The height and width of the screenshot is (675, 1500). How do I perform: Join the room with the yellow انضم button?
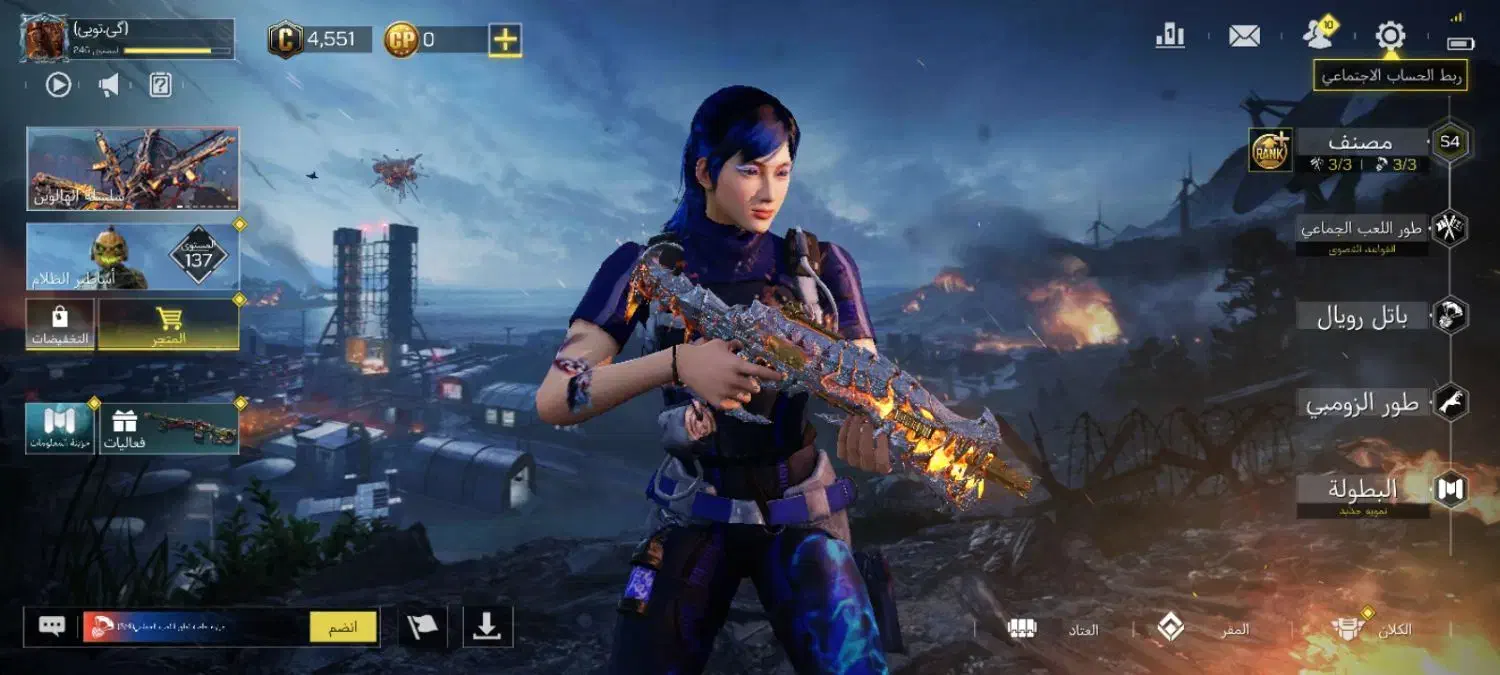[x=343, y=627]
